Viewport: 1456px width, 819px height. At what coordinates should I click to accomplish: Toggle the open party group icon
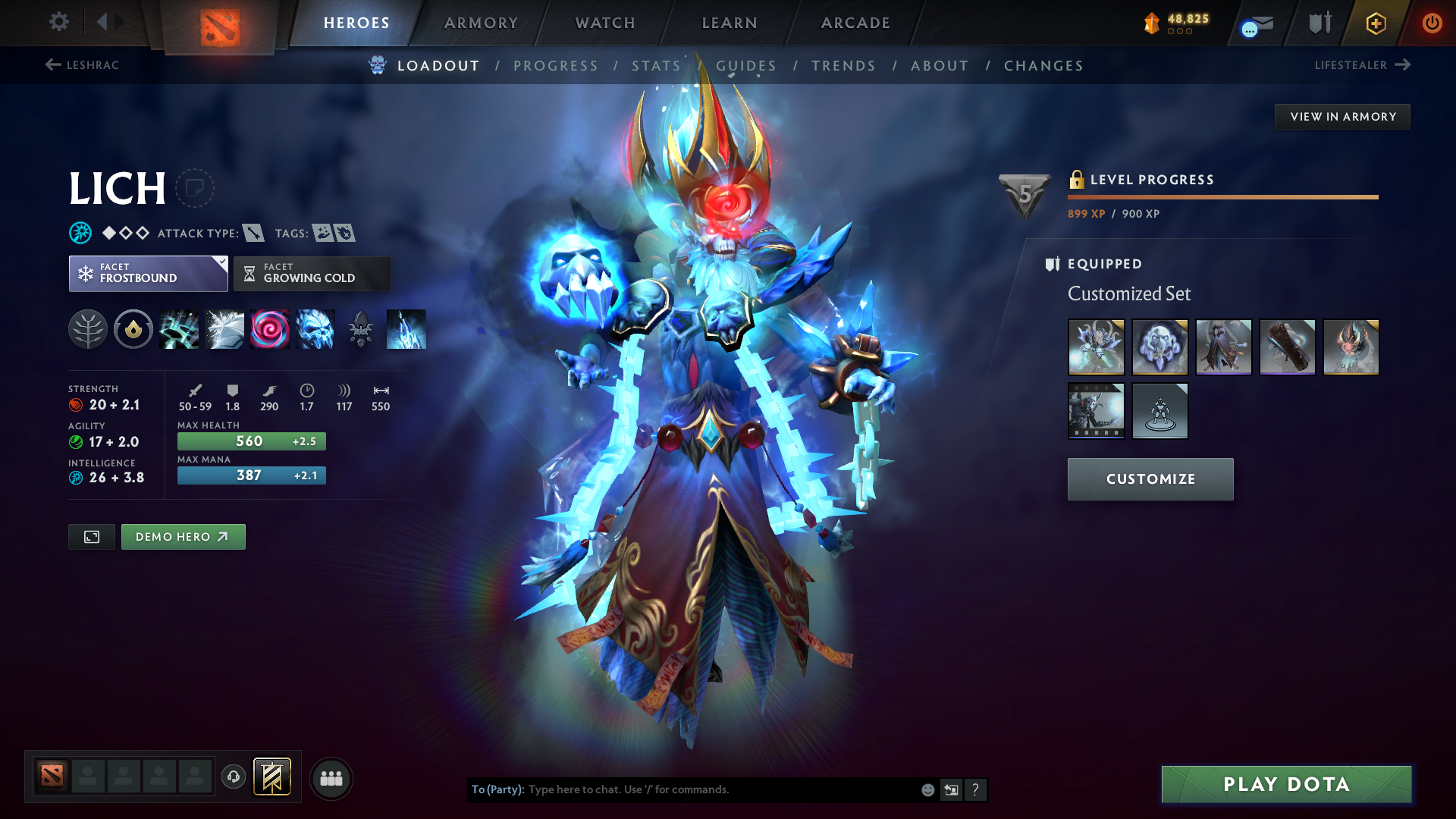[331, 777]
